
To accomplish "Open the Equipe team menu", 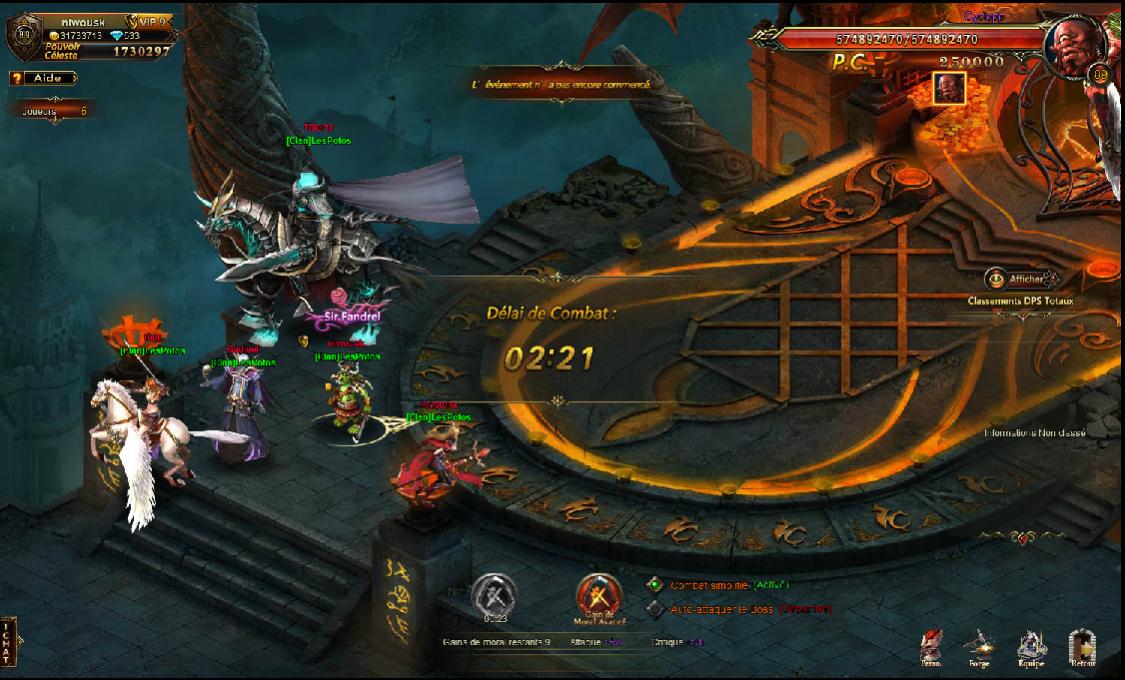I will 1032,648.
